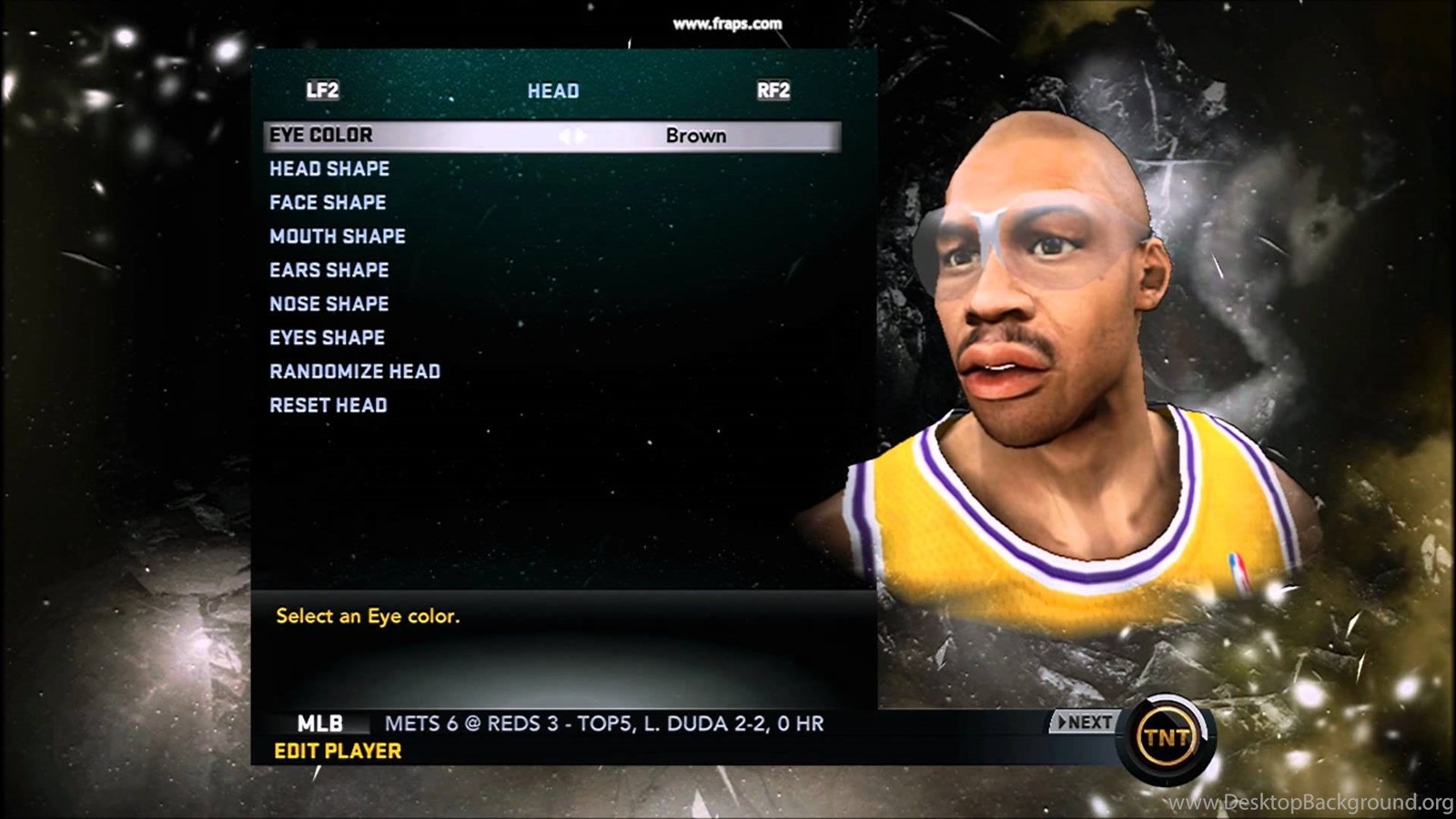Choose the Face Shape entry

(x=328, y=203)
